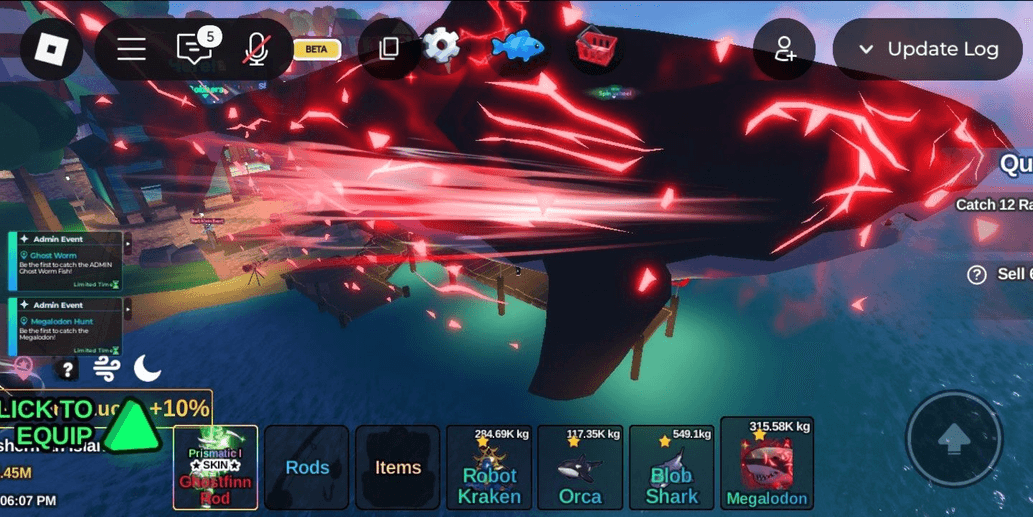Open the red basket shop
Image resolution: width=1033 pixels, height=517 pixels.
coord(596,46)
